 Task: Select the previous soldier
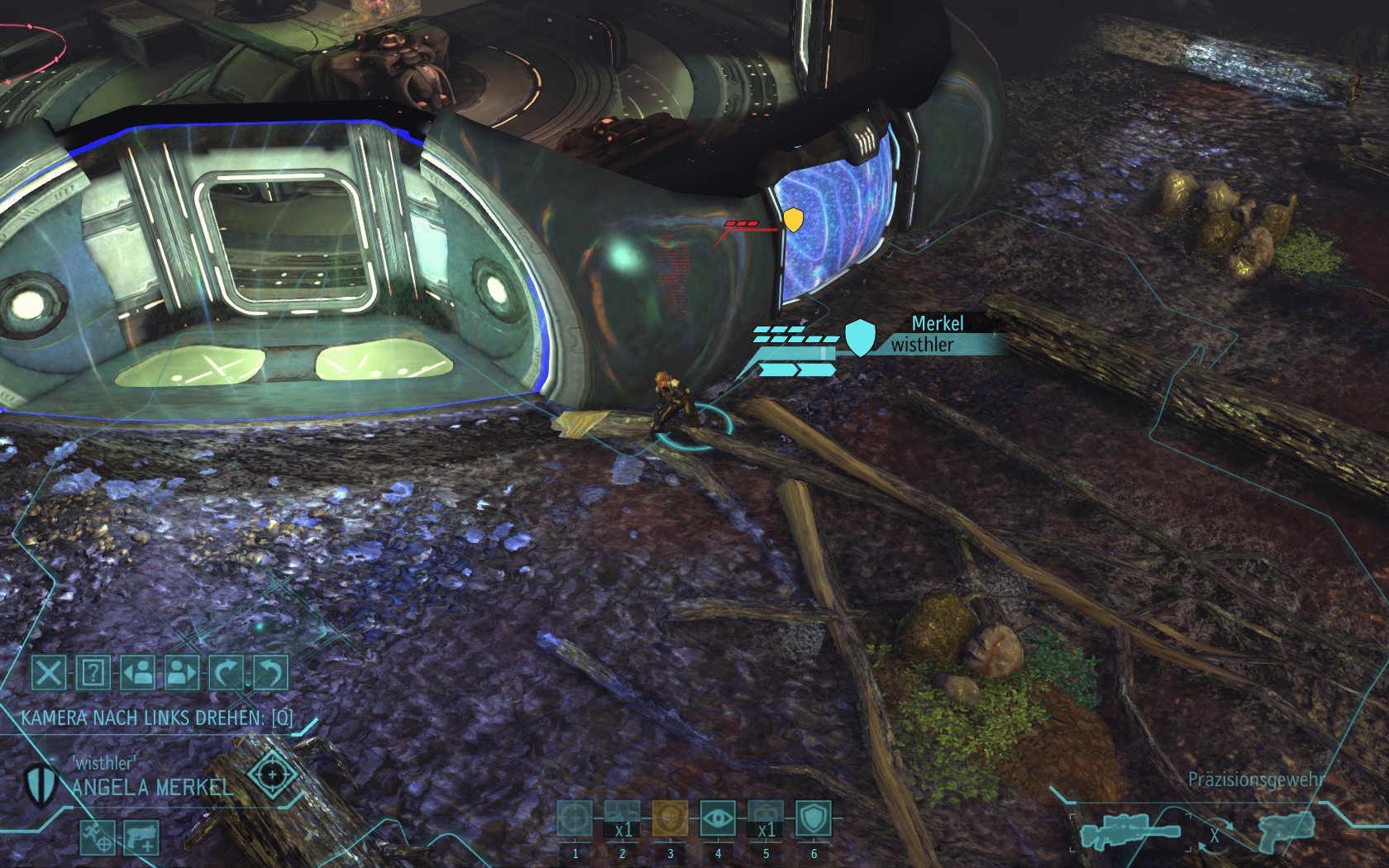[x=137, y=673]
